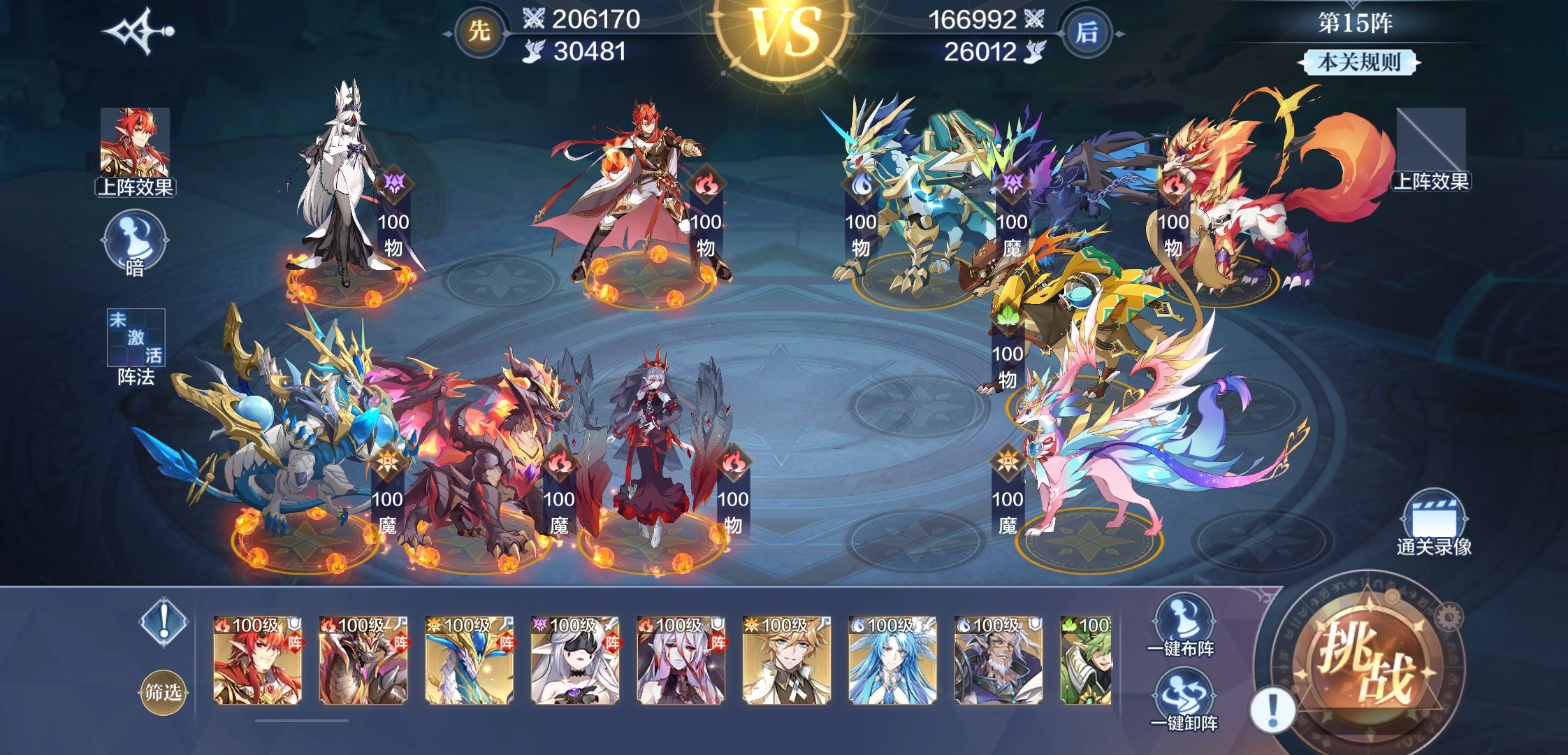Auto-deploy team with 一键布阵

pos(1182,626)
